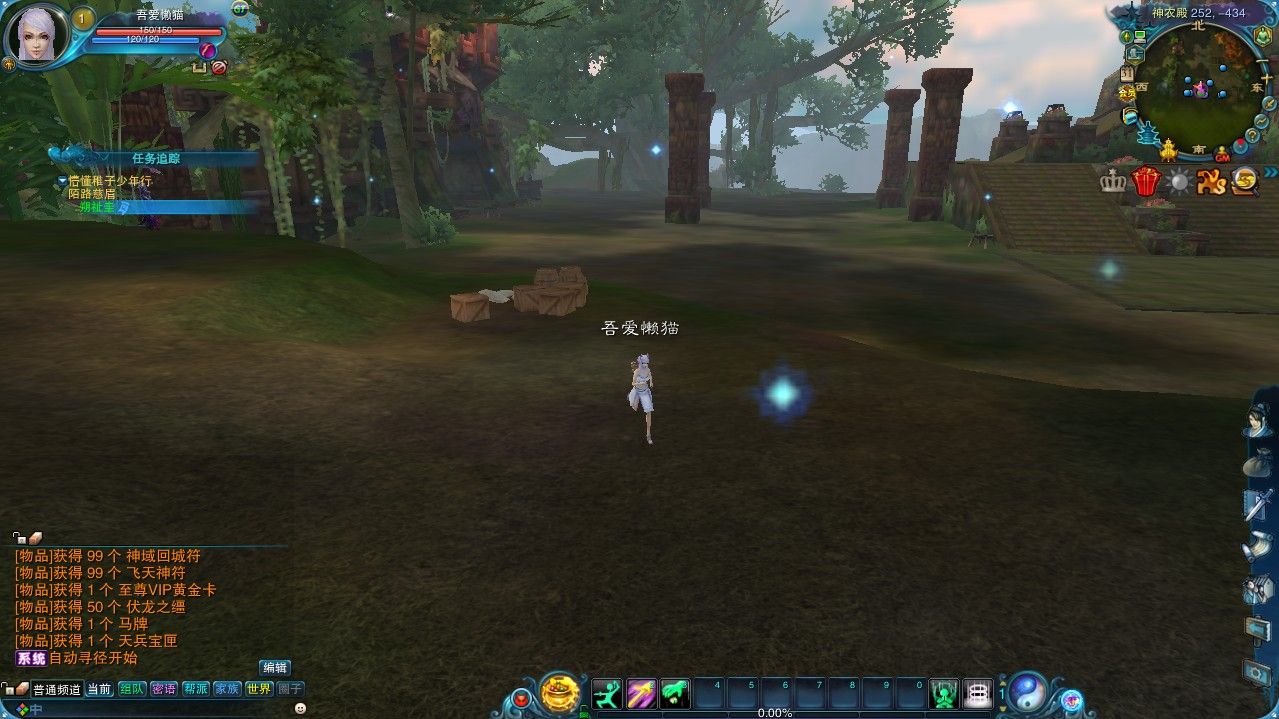Select the 拐懂棍子少年行 quest tracker entry
This screenshot has width=1279, height=719.
click(110, 181)
